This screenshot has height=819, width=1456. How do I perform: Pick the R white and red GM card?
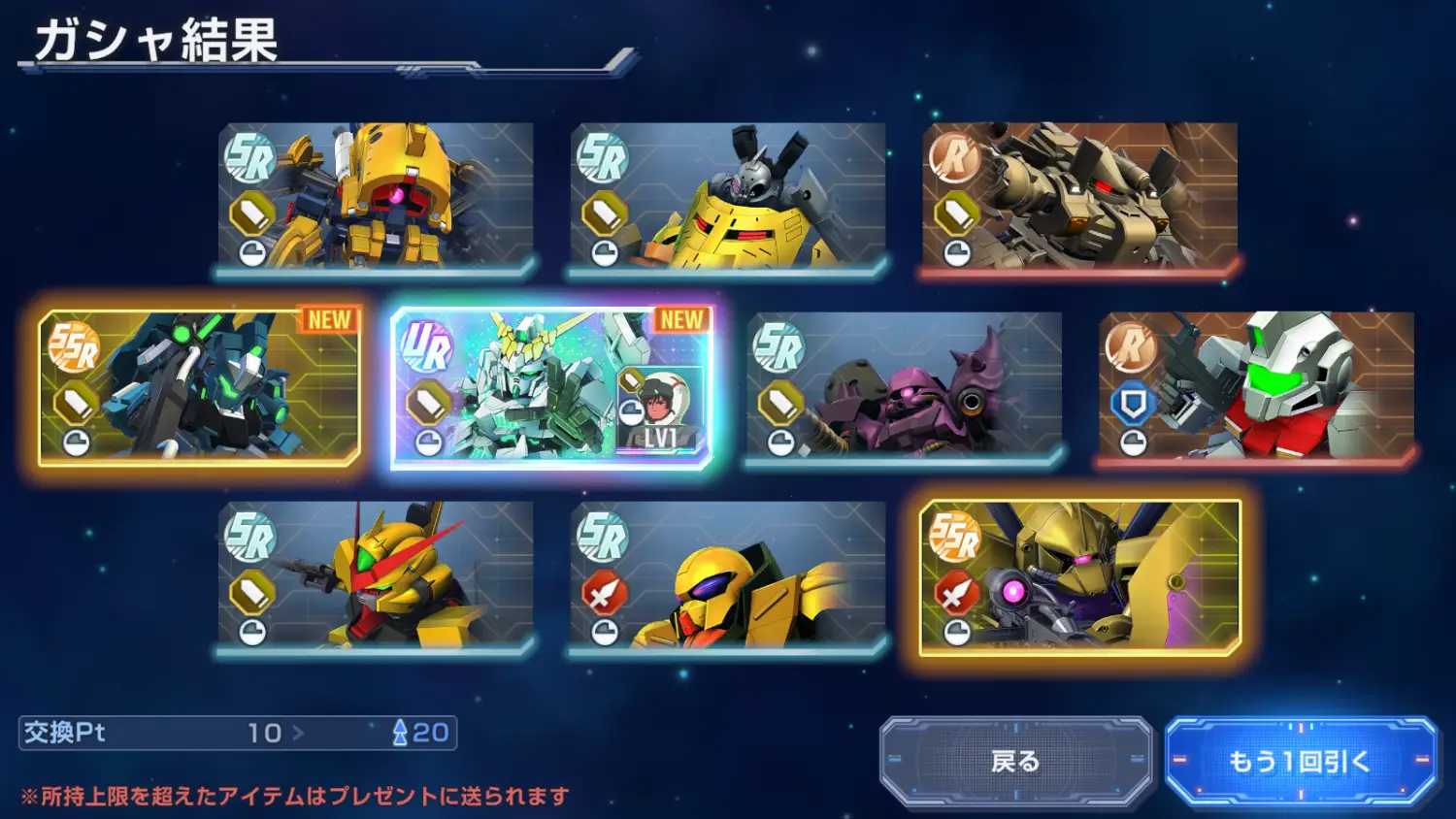(x=1256, y=386)
